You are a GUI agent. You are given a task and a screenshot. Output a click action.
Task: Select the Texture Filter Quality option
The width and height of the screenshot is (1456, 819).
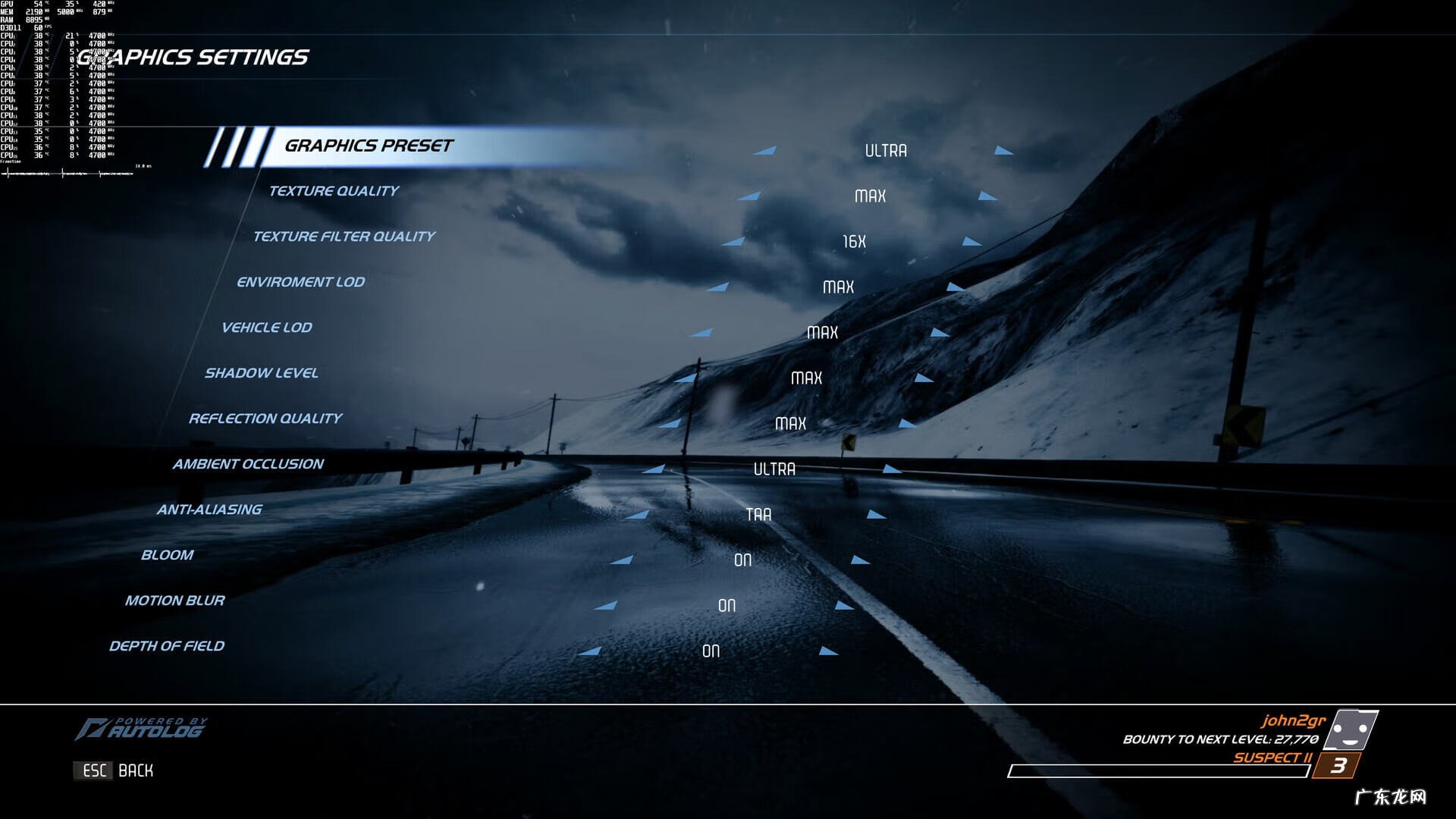pyautogui.click(x=344, y=237)
